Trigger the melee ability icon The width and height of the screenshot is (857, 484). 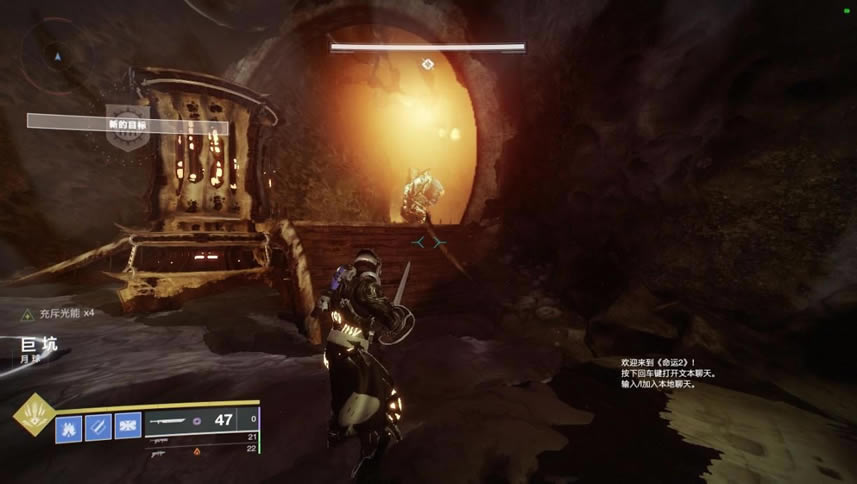pos(98,426)
